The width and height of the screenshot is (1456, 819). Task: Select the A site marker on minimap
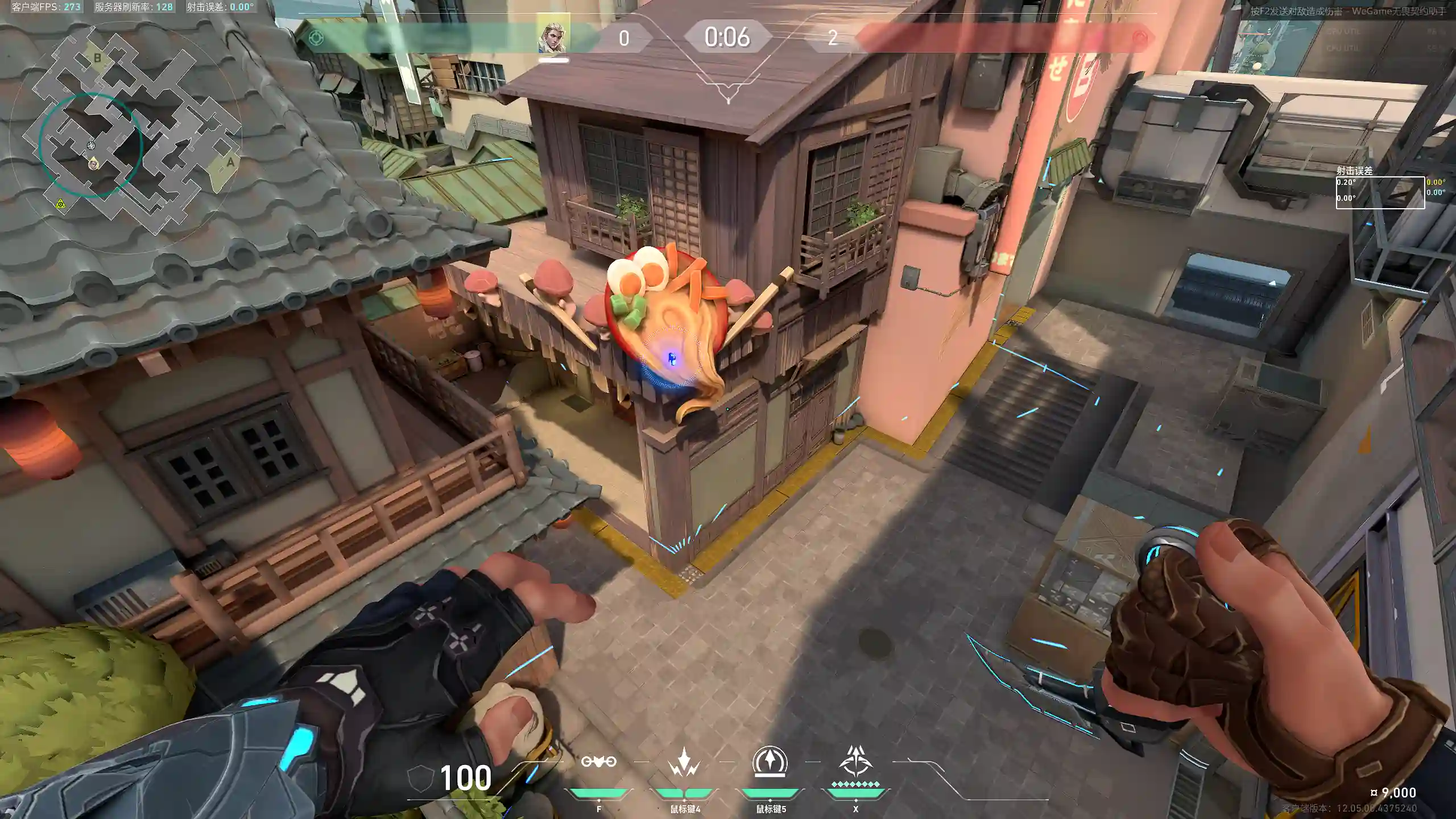point(230,163)
